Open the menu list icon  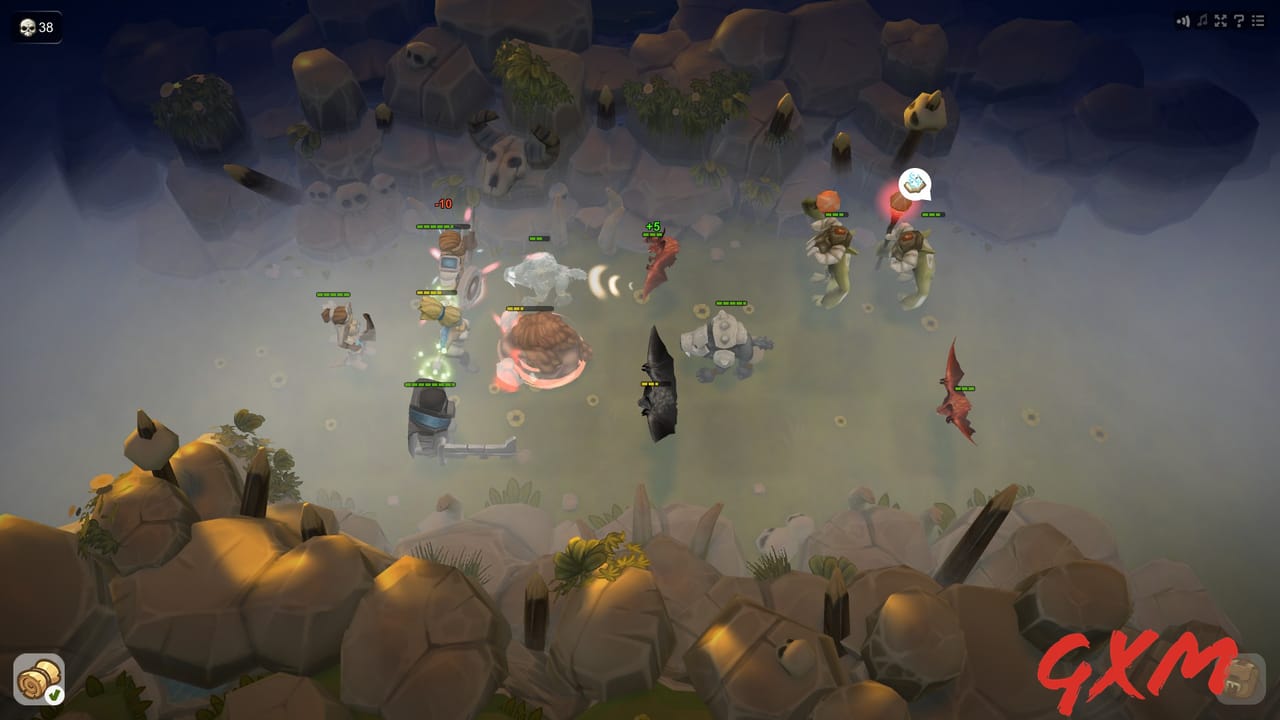tap(1258, 19)
